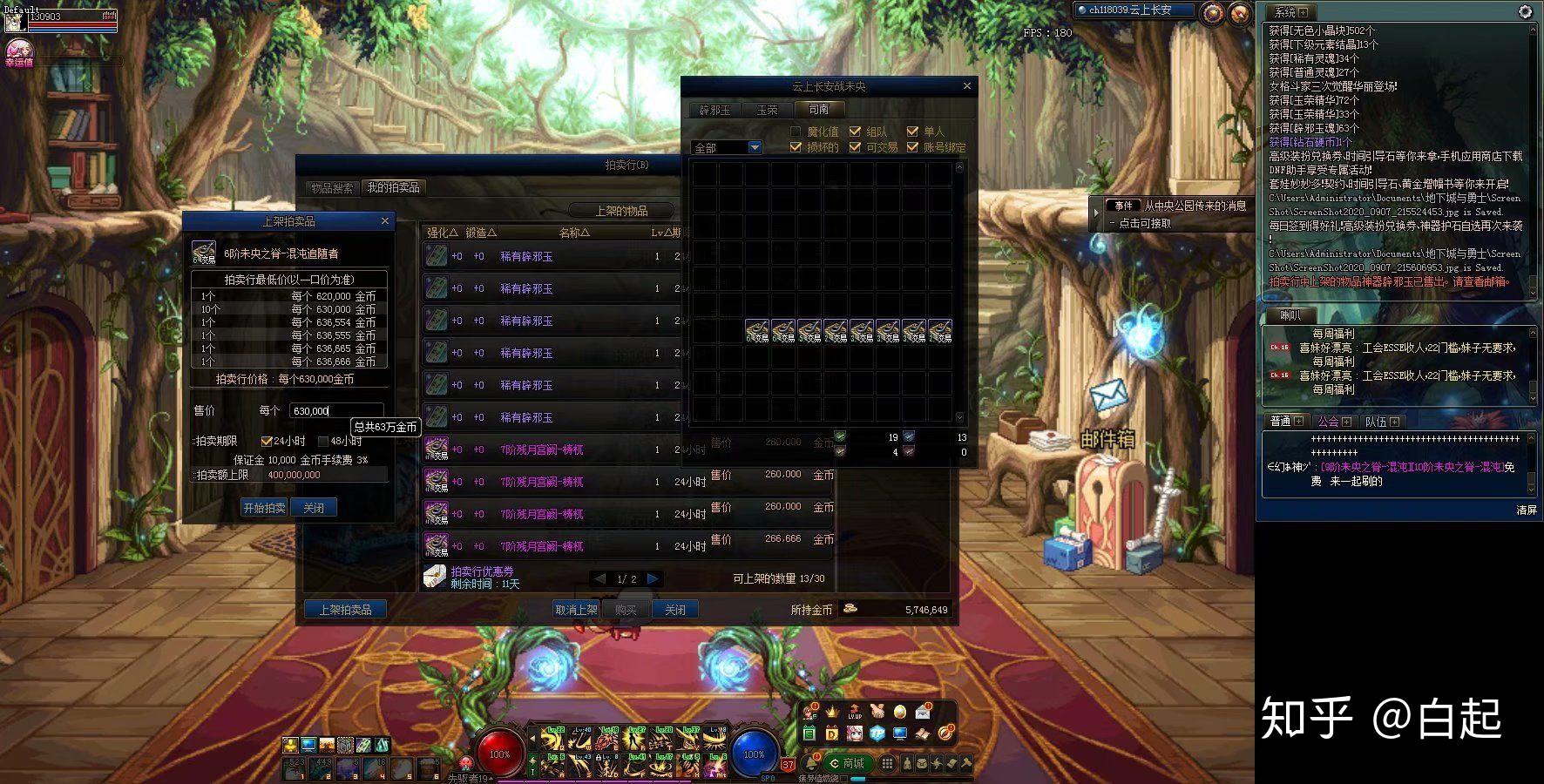The image size is (1544, 784).
Task: Enable the 魔化值 filter checkbox
Action: (x=796, y=132)
